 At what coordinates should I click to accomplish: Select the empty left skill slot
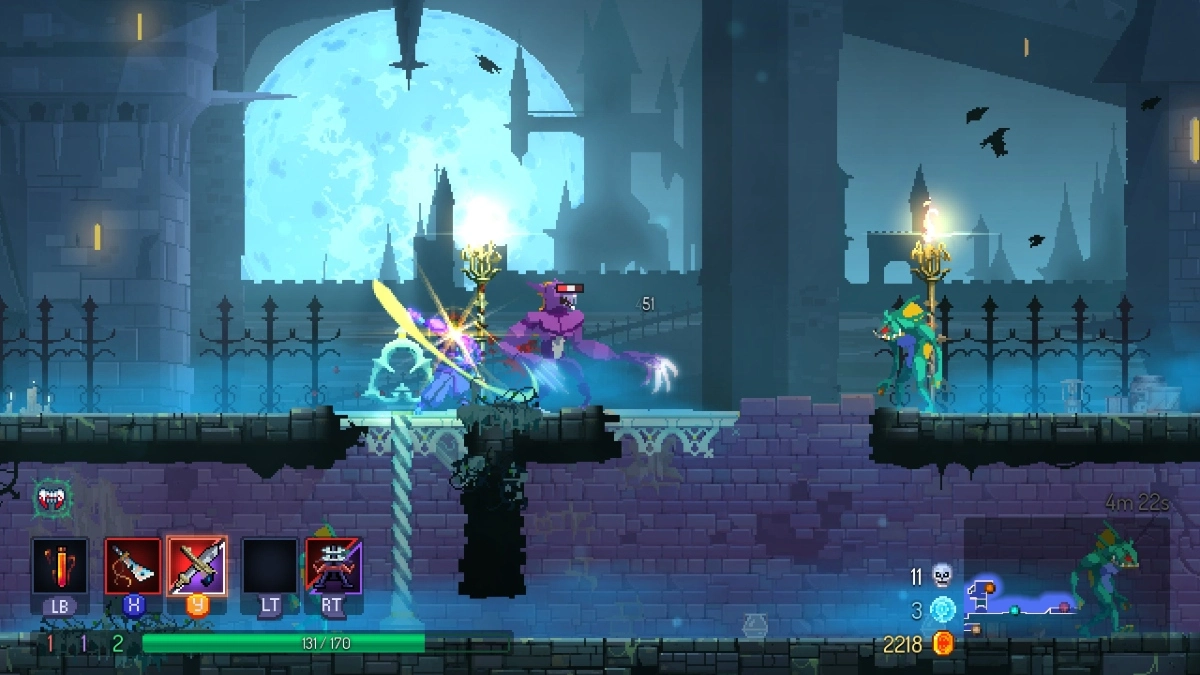(x=269, y=567)
